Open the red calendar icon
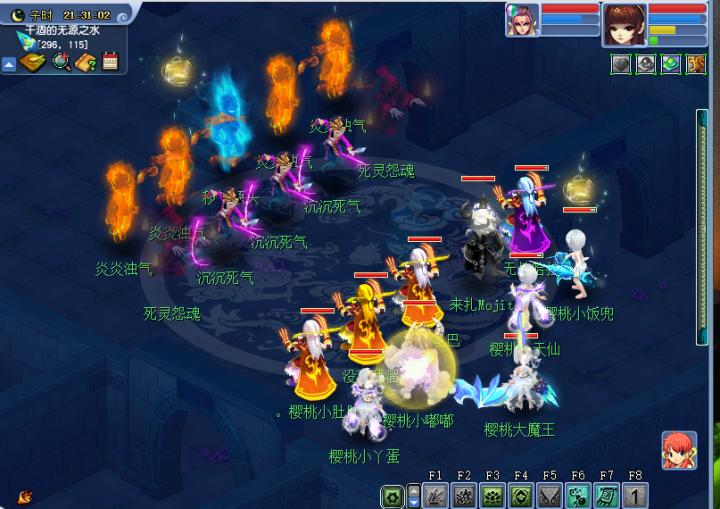Image resolution: width=720 pixels, height=509 pixels. pyautogui.click(x=110, y=62)
